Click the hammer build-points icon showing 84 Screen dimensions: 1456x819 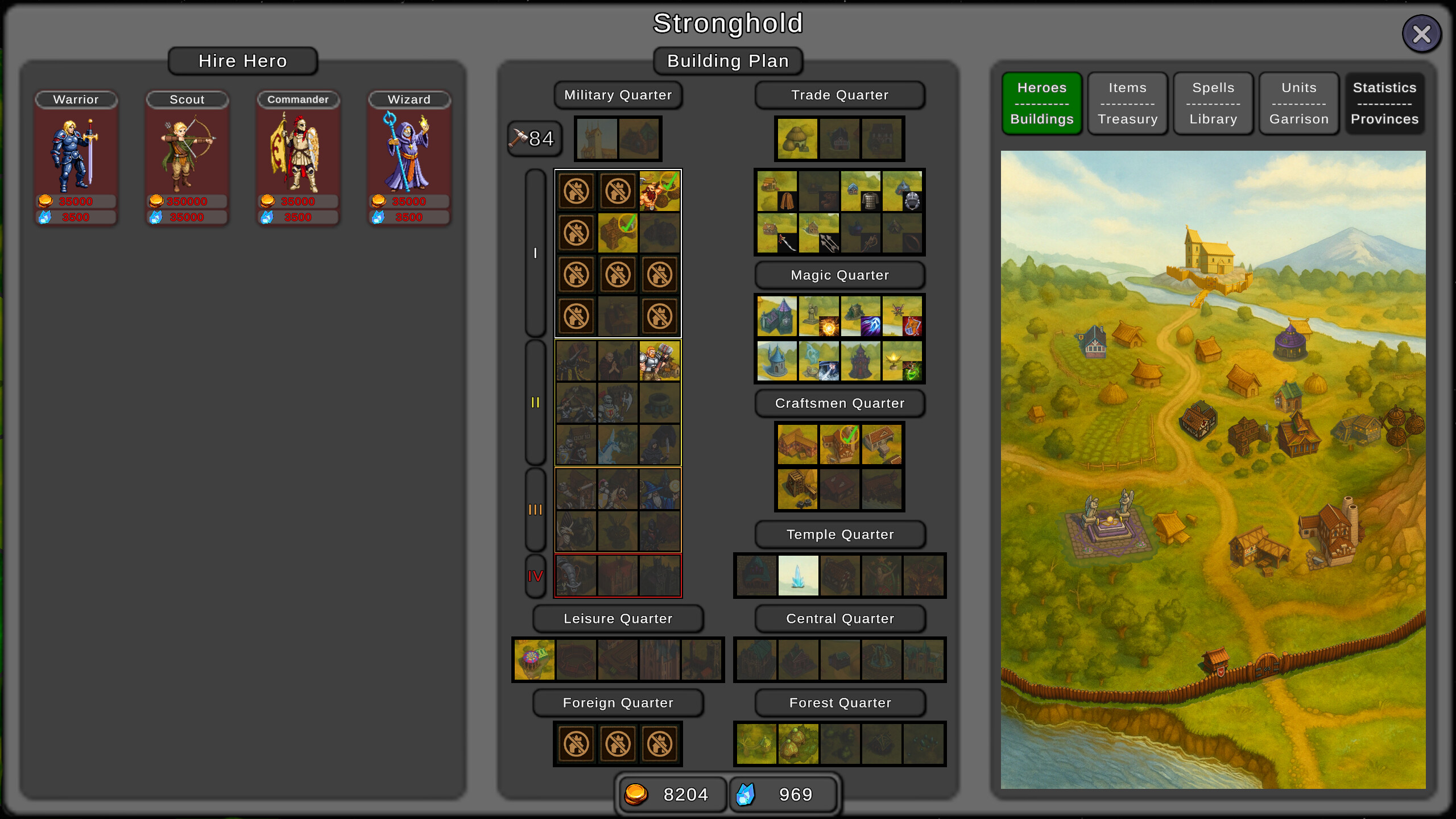tap(533, 138)
